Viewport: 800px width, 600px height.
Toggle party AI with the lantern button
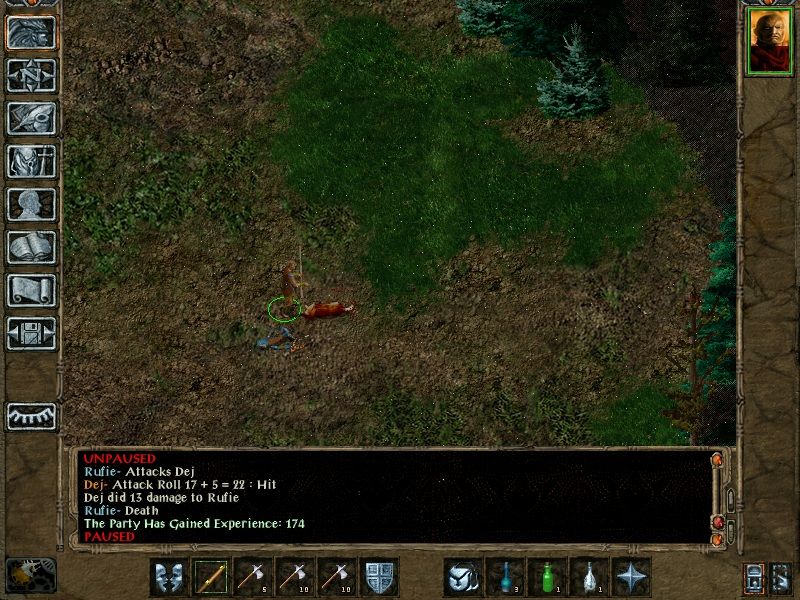(x=754, y=577)
